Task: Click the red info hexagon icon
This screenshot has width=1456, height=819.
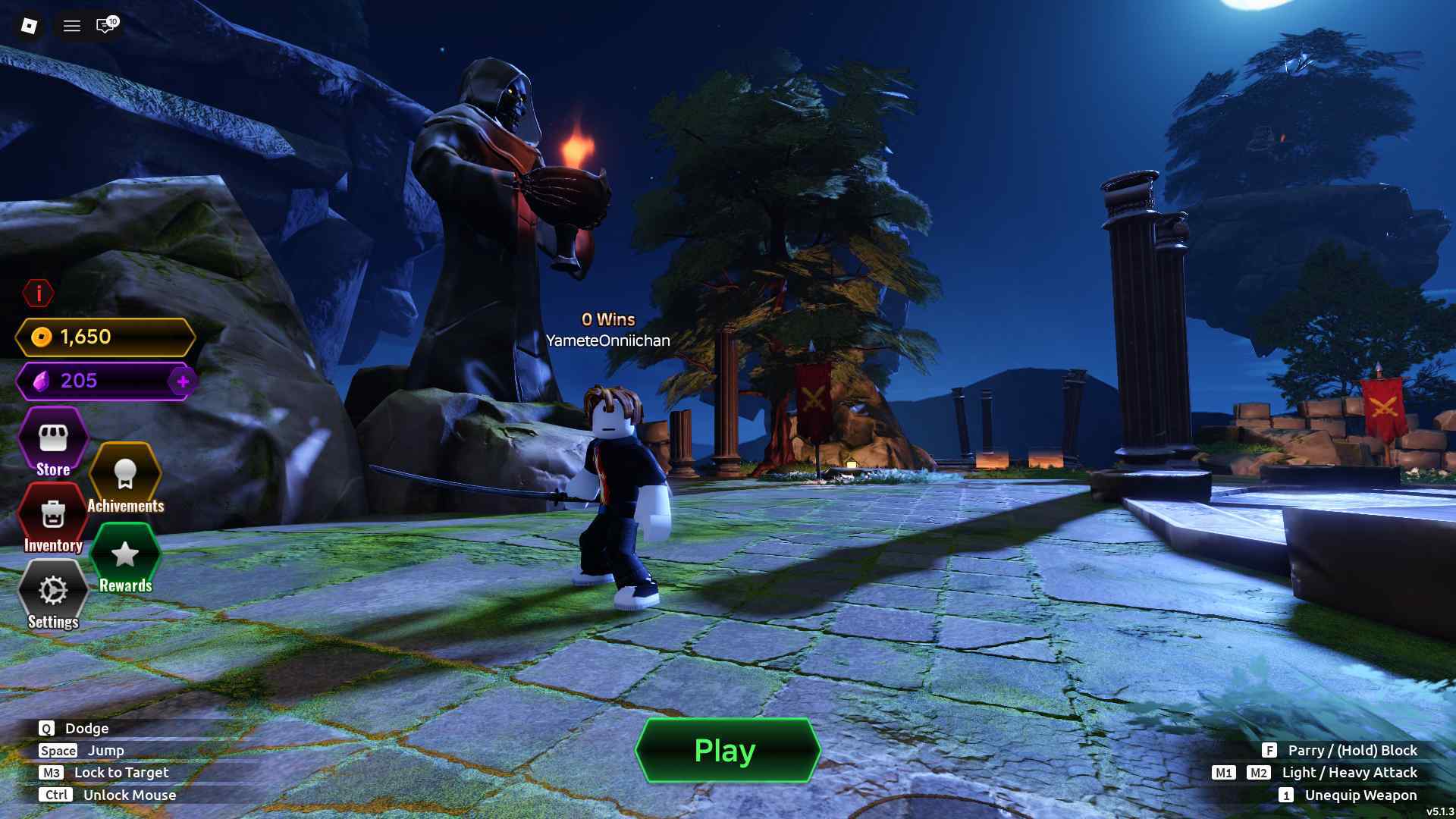Action: 39,293
